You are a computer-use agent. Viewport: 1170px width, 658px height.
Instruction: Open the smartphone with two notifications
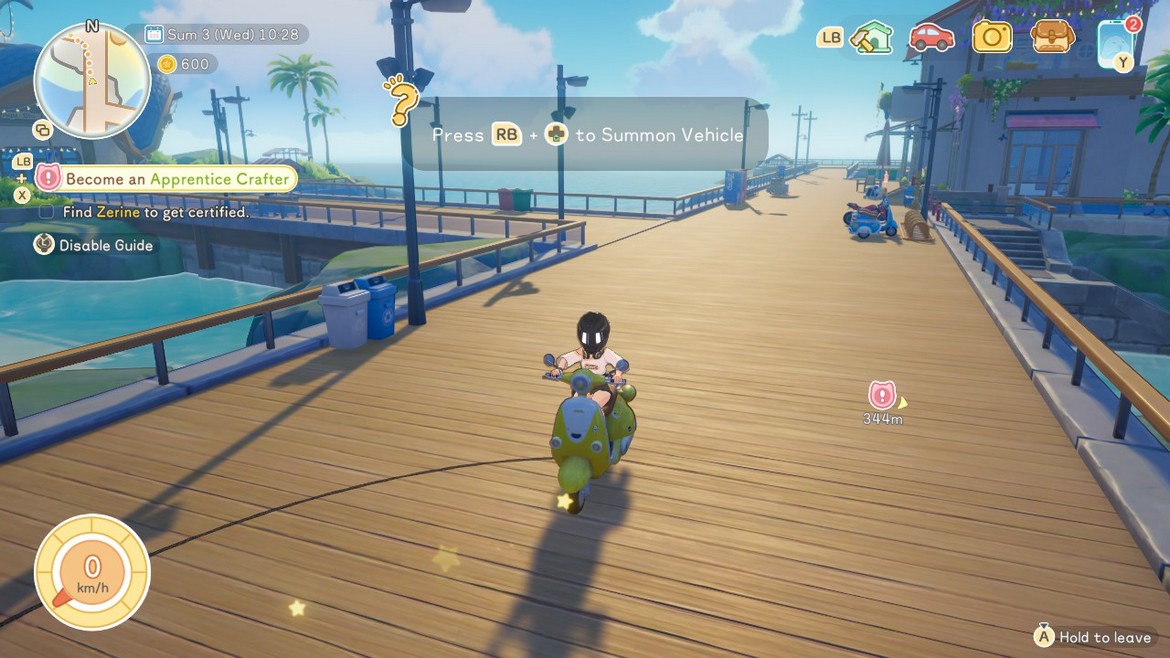pyautogui.click(x=1115, y=42)
